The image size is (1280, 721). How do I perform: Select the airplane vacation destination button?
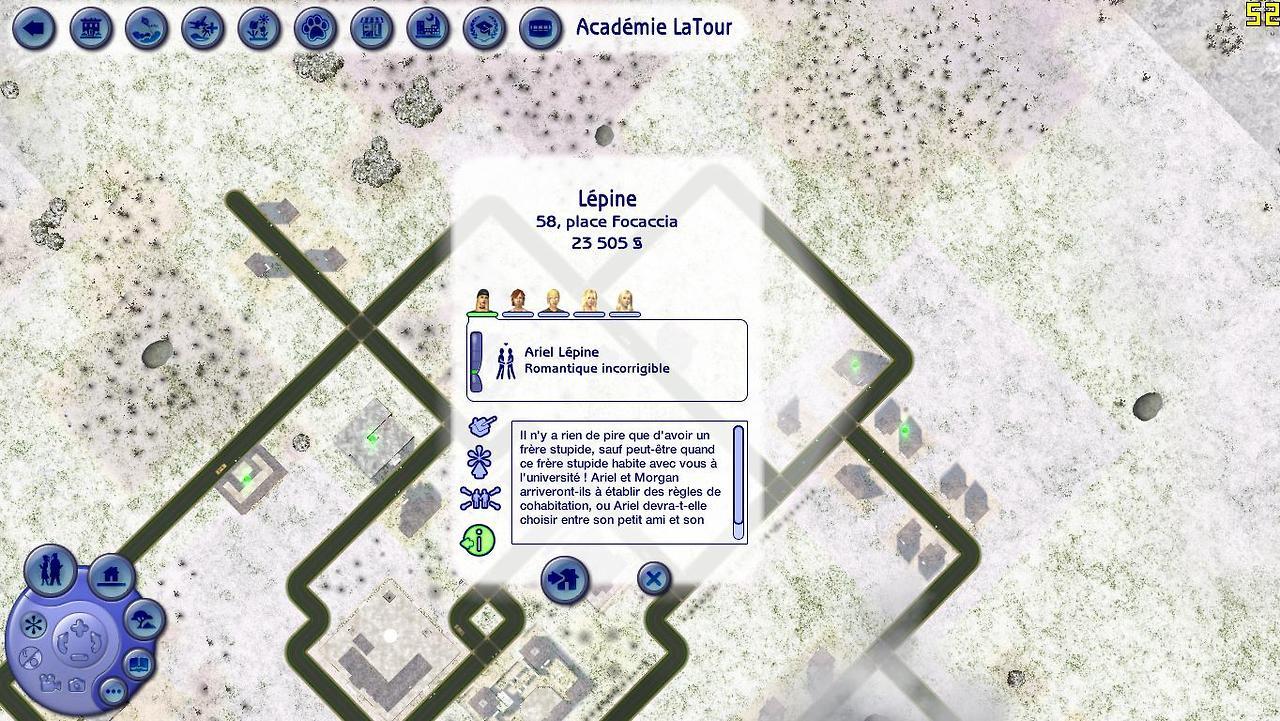tap(203, 28)
